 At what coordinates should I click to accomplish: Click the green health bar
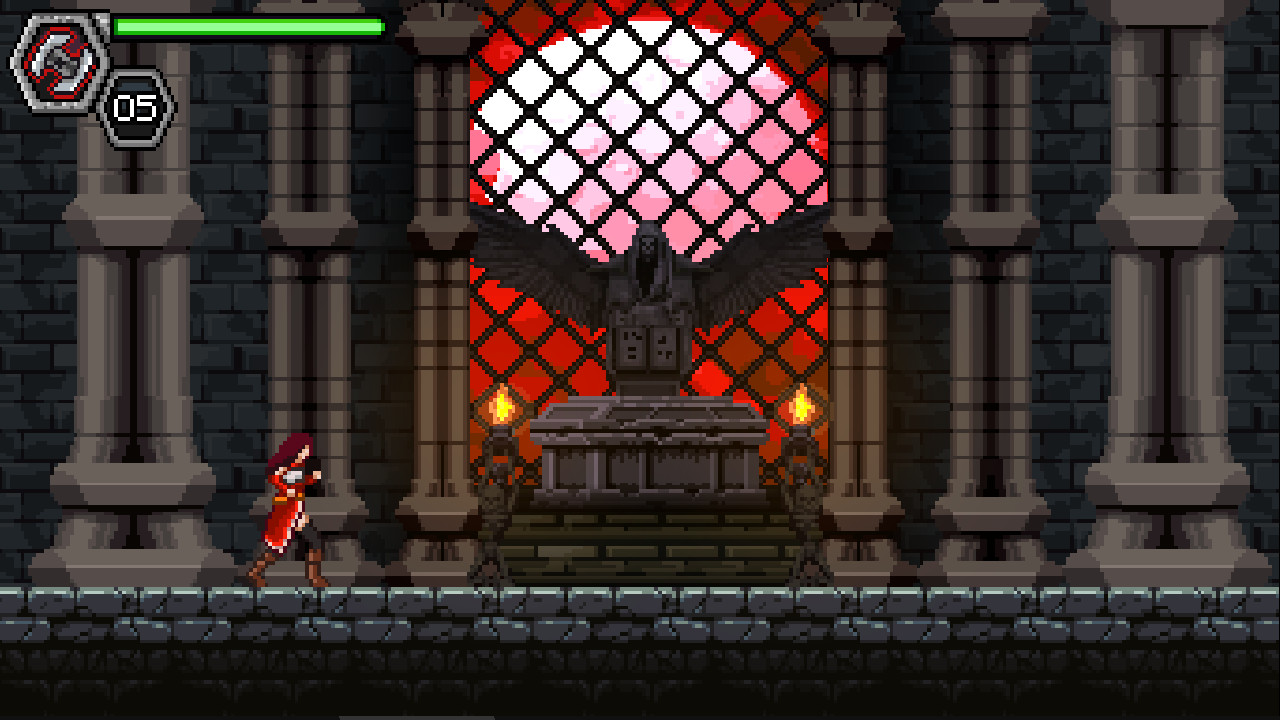point(250,27)
